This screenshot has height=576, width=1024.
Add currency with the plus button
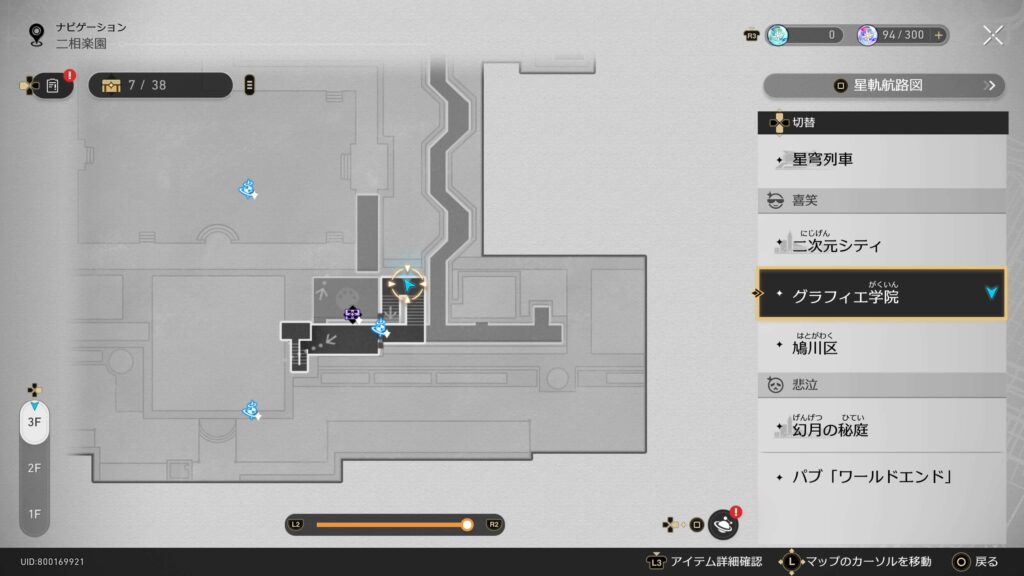[938, 35]
